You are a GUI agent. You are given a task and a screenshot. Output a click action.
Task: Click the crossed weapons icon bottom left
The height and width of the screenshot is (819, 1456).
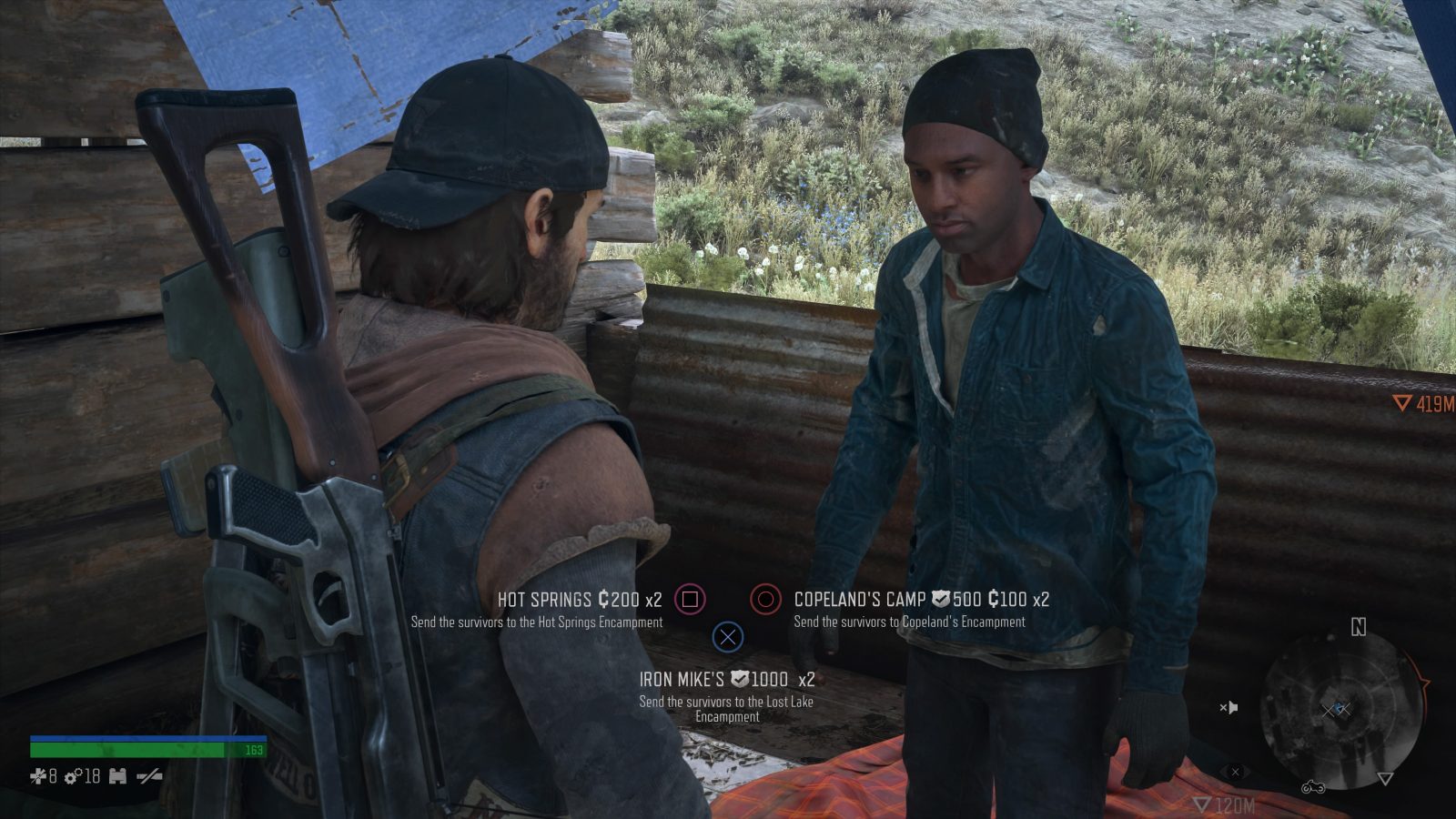[x=148, y=776]
